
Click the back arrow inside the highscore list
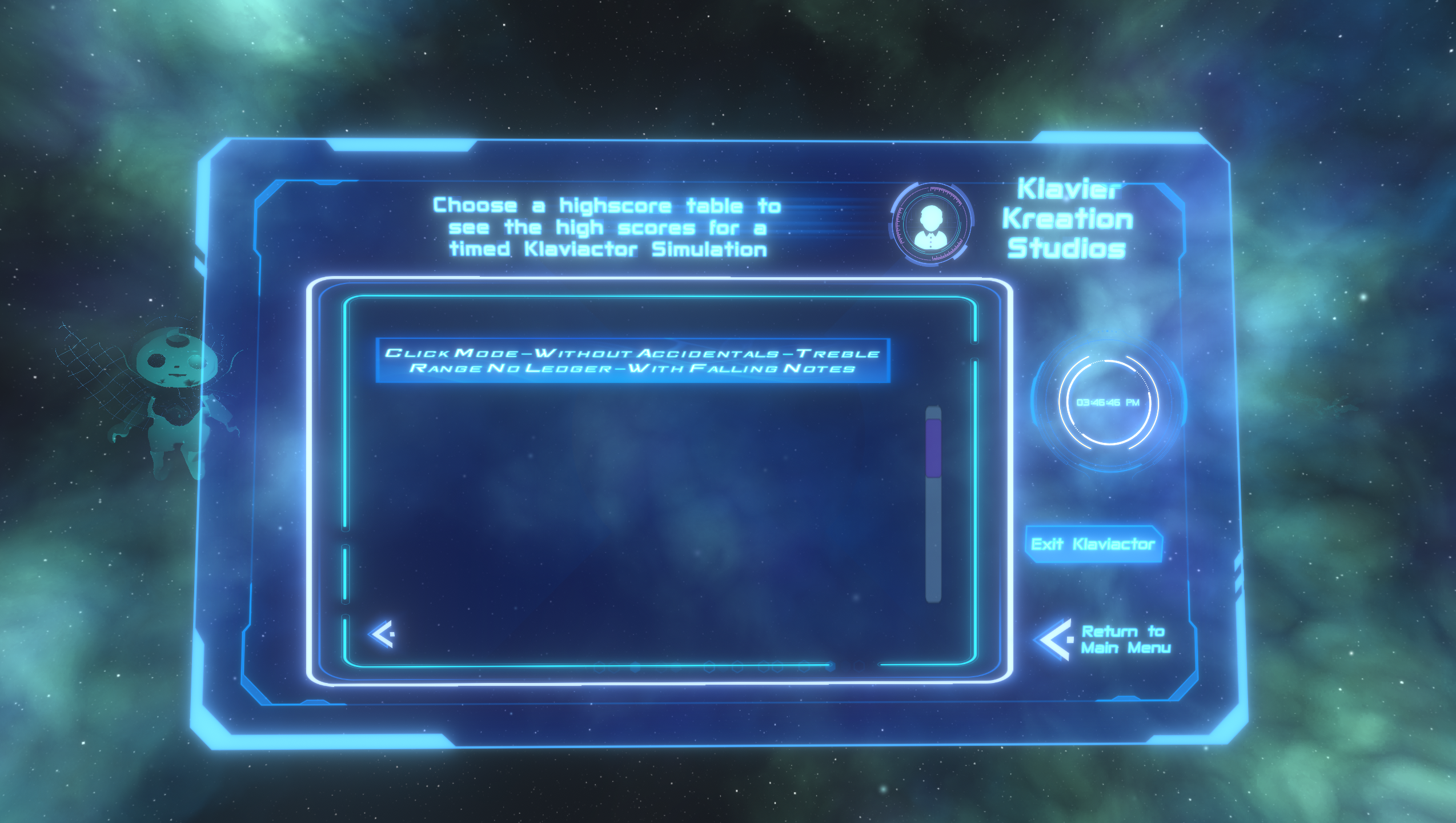click(x=382, y=634)
